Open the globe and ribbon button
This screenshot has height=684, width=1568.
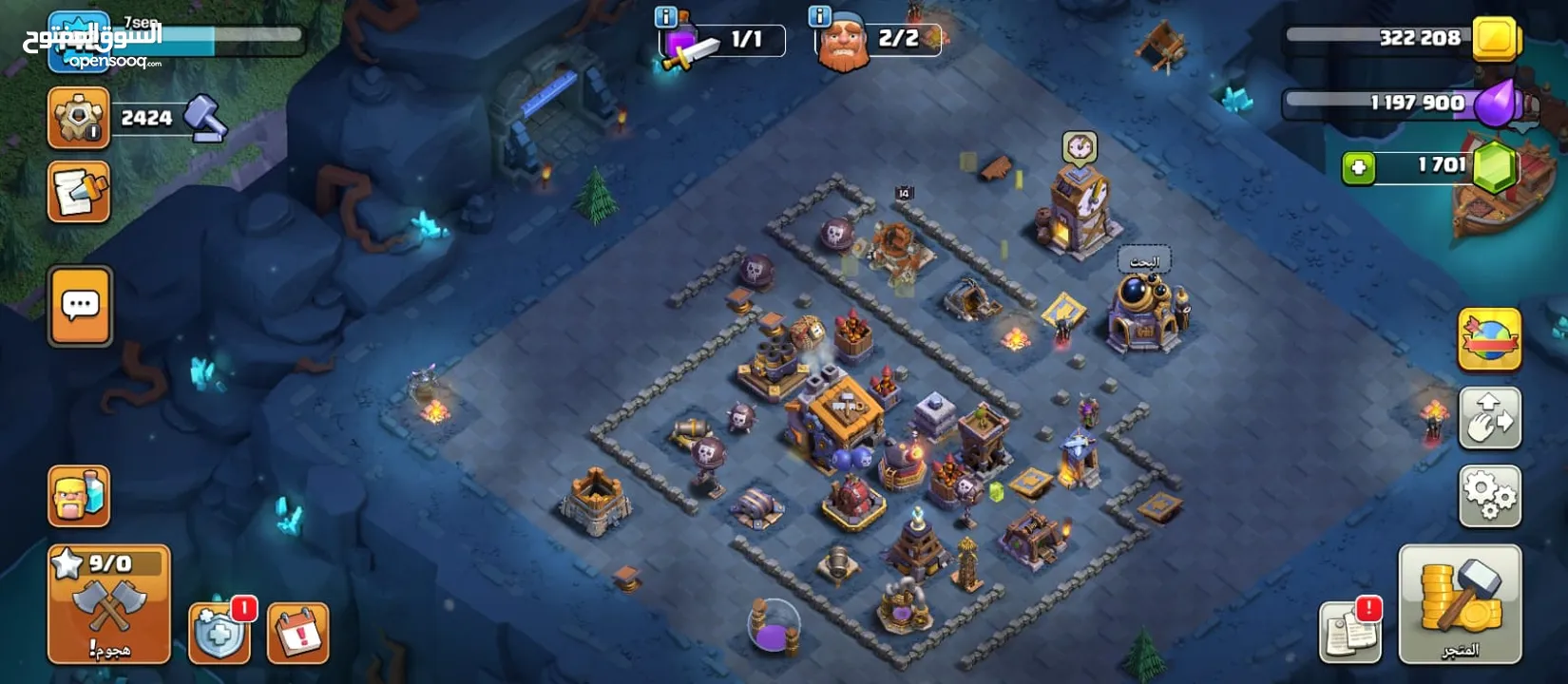[1489, 340]
